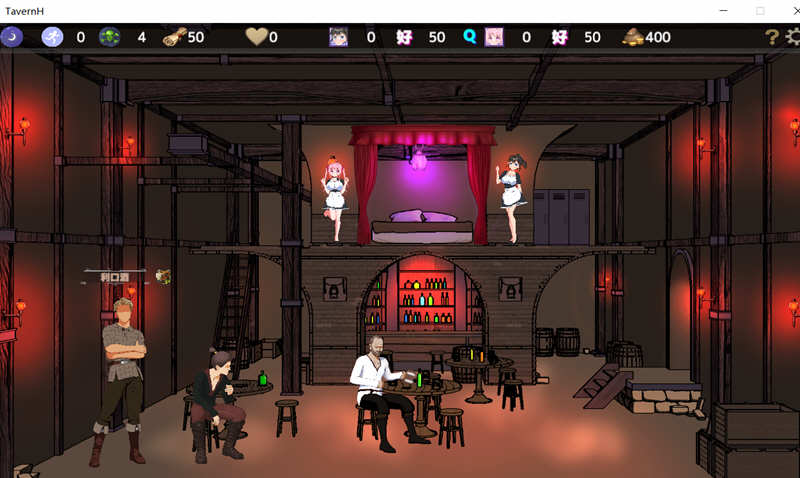Select the green skull icon
This screenshot has height=478, width=800.
coord(110,37)
